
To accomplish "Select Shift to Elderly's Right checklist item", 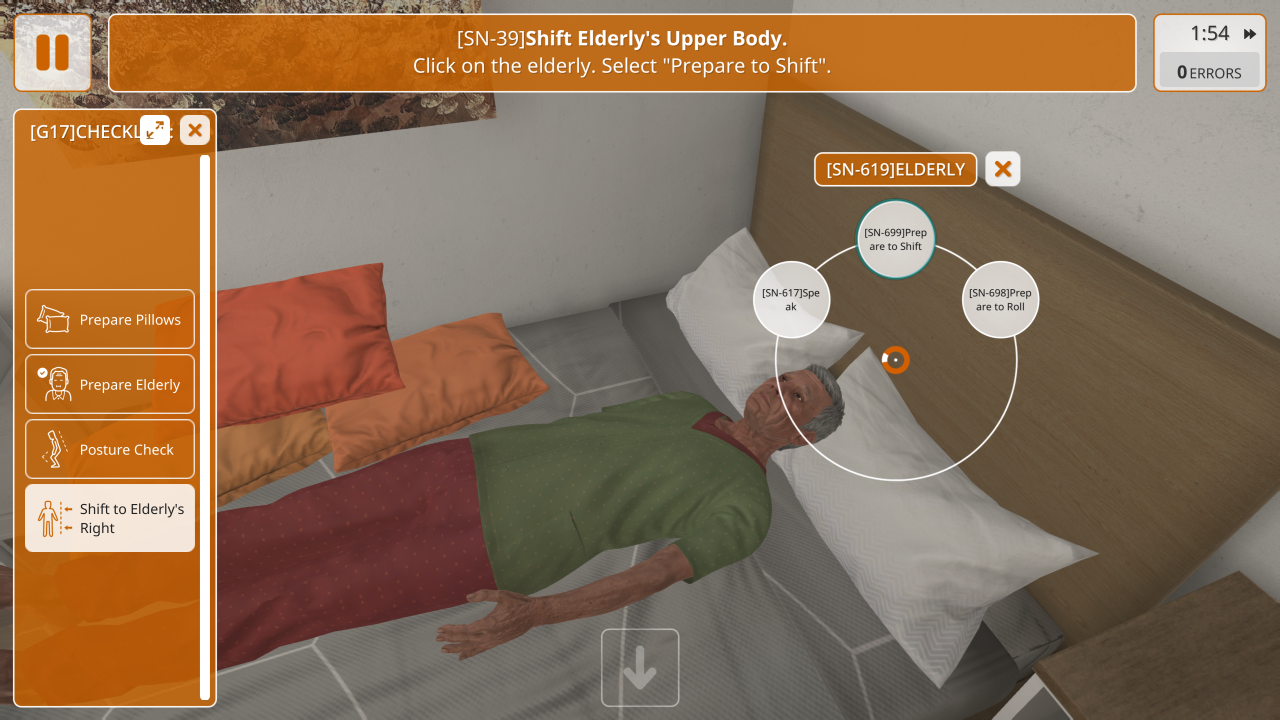I will tap(110, 518).
